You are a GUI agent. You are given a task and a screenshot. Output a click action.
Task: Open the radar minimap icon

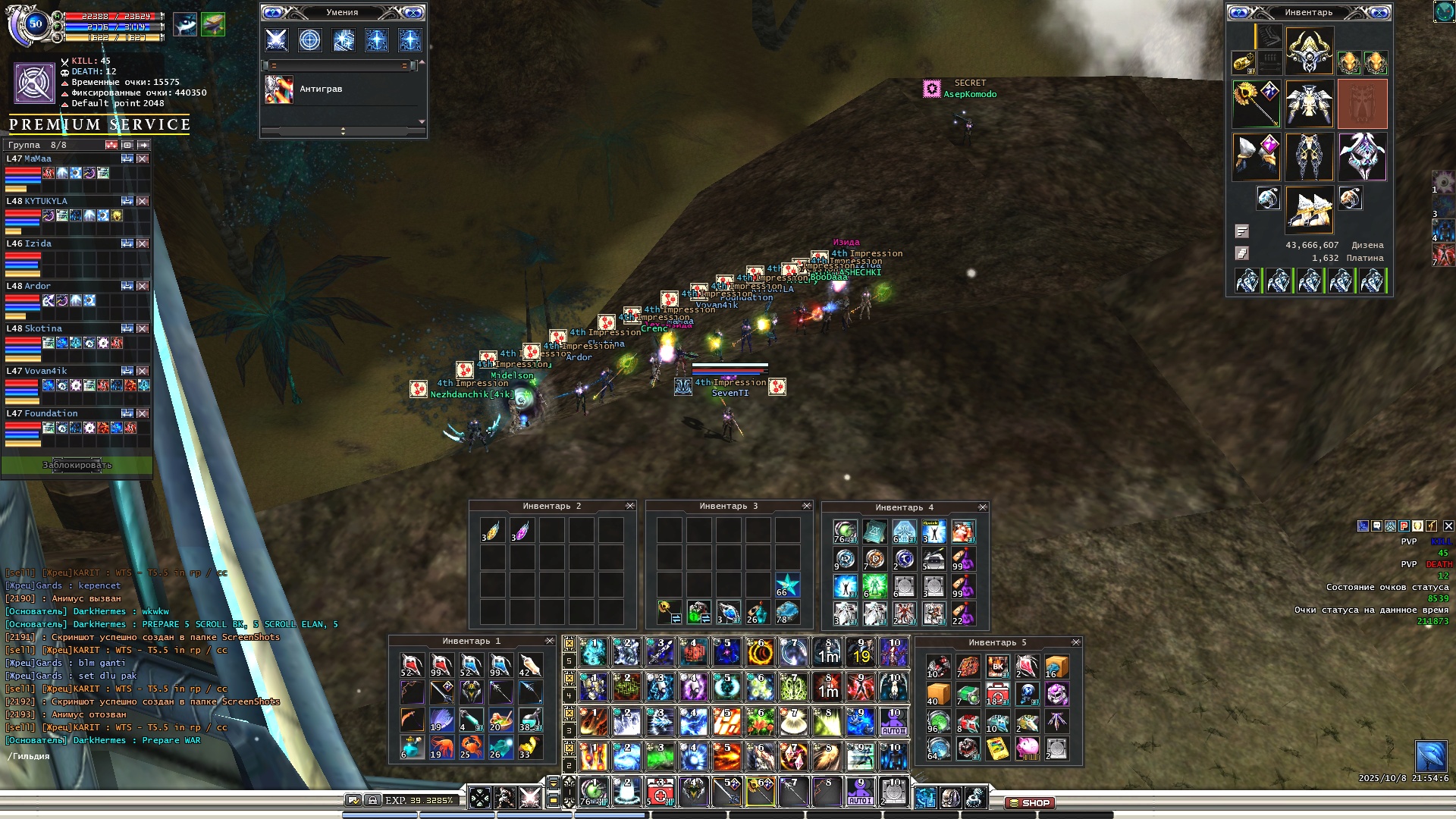click(x=1430, y=756)
